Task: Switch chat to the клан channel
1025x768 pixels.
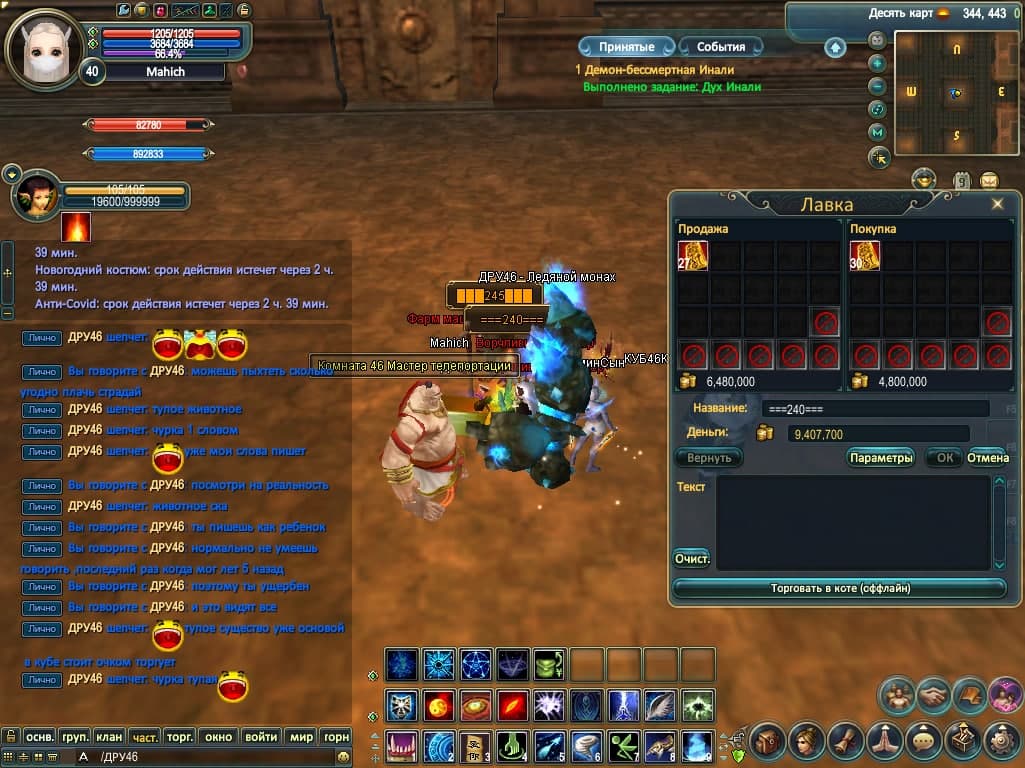Action: click(111, 737)
